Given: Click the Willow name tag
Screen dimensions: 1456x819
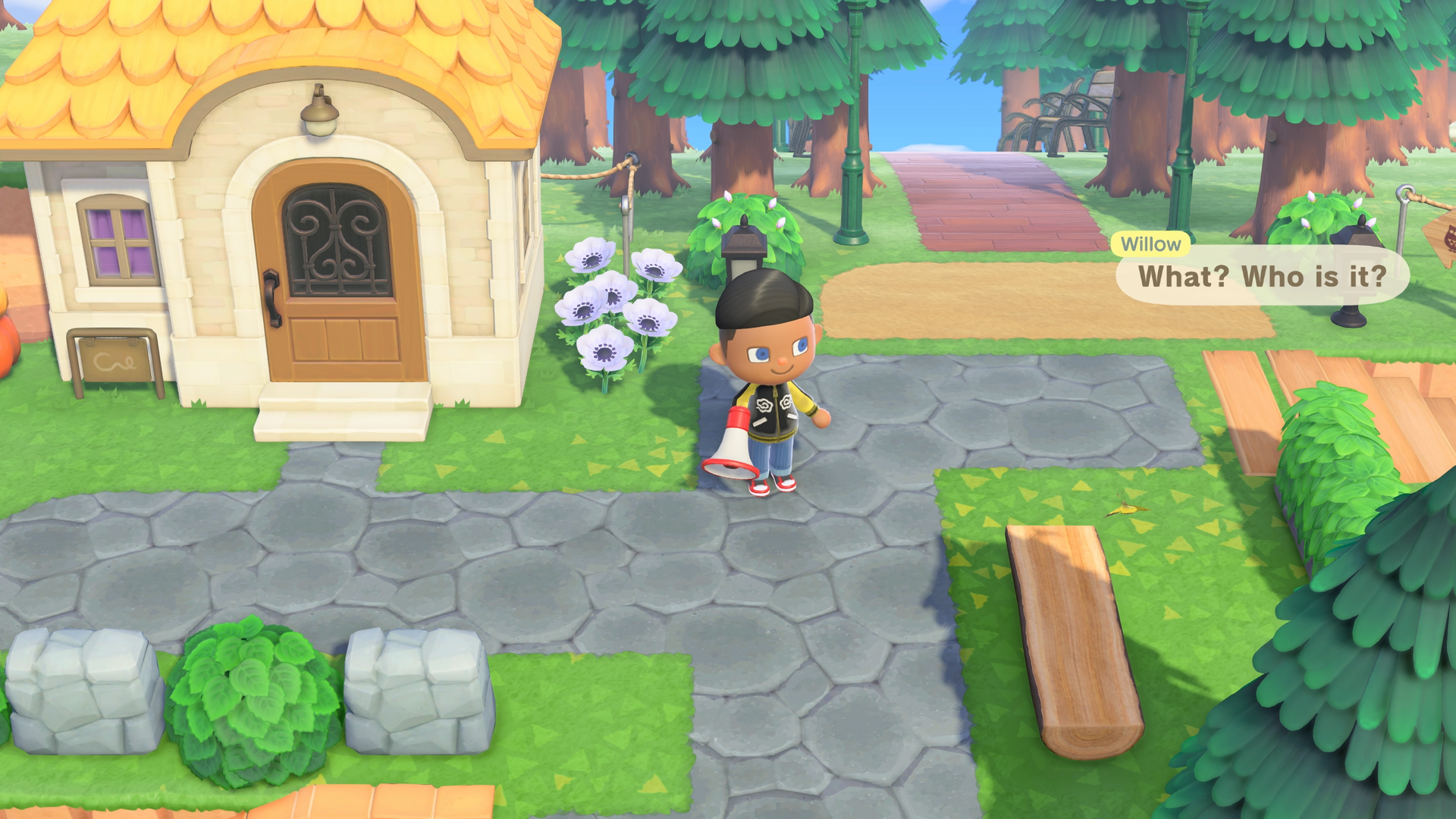Looking at the screenshot, I should click(x=1150, y=244).
